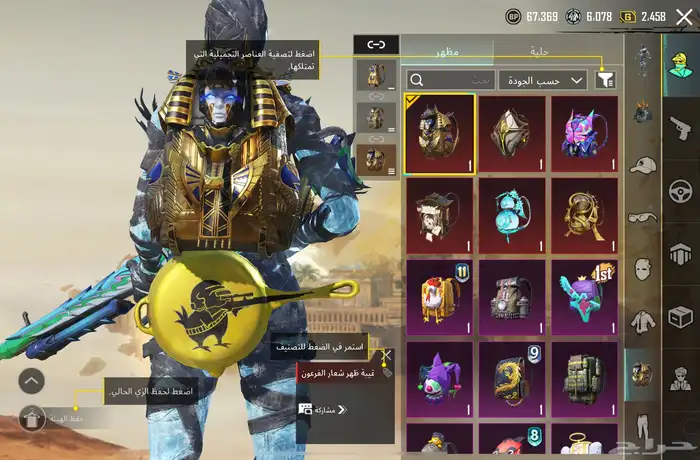Switch to the مظهر appearance tab
700x460 pixels.
pos(446,49)
